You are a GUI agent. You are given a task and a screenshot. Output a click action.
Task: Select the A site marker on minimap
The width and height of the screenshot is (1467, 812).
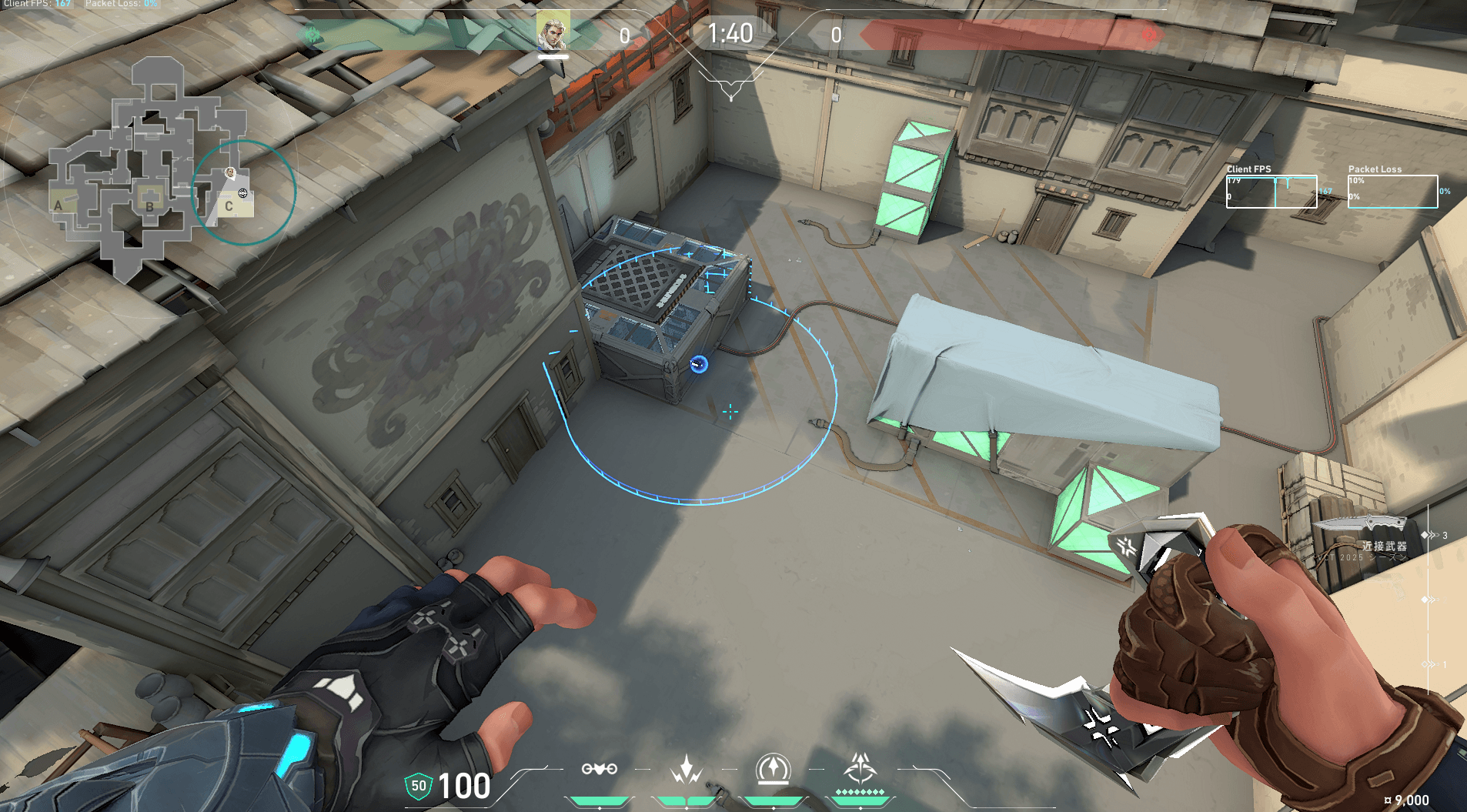[58, 206]
